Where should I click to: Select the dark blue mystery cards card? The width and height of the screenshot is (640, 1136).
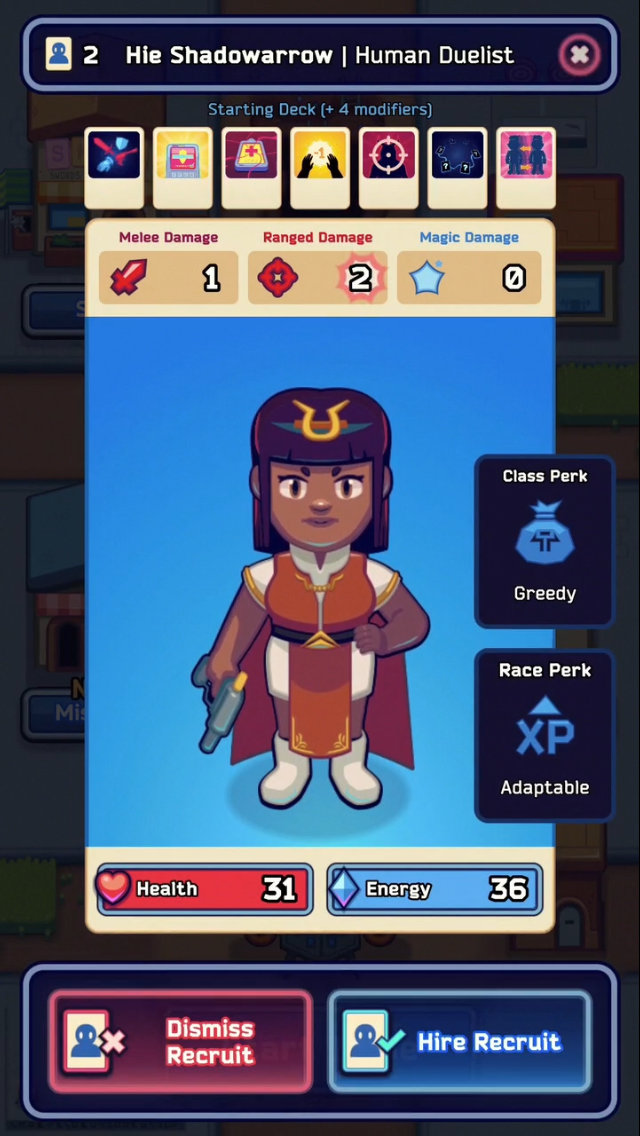[x=457, y=166]
